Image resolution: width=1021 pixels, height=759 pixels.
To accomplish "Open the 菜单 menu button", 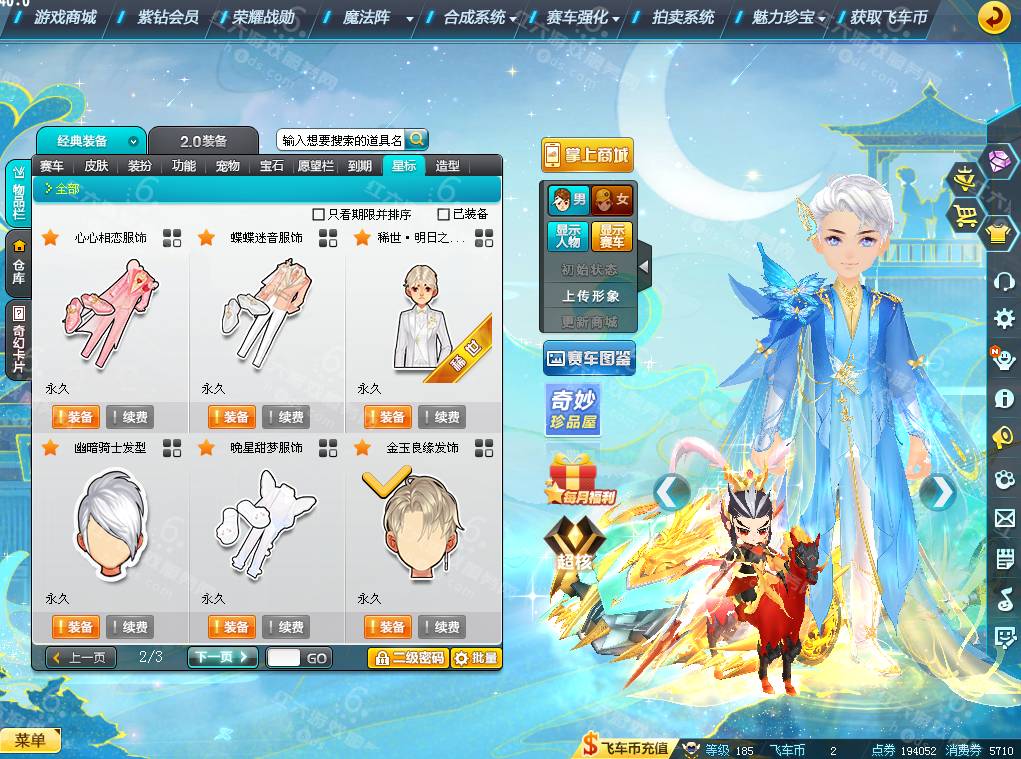I will point(30,740).
